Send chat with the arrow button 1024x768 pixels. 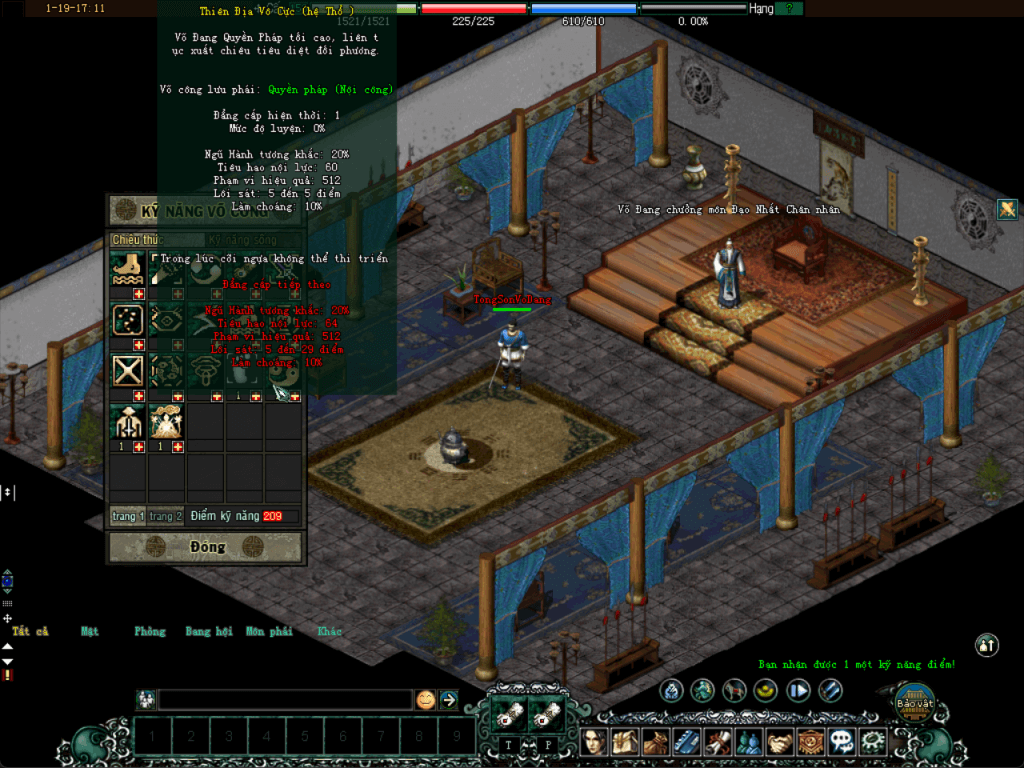[449, 700]
